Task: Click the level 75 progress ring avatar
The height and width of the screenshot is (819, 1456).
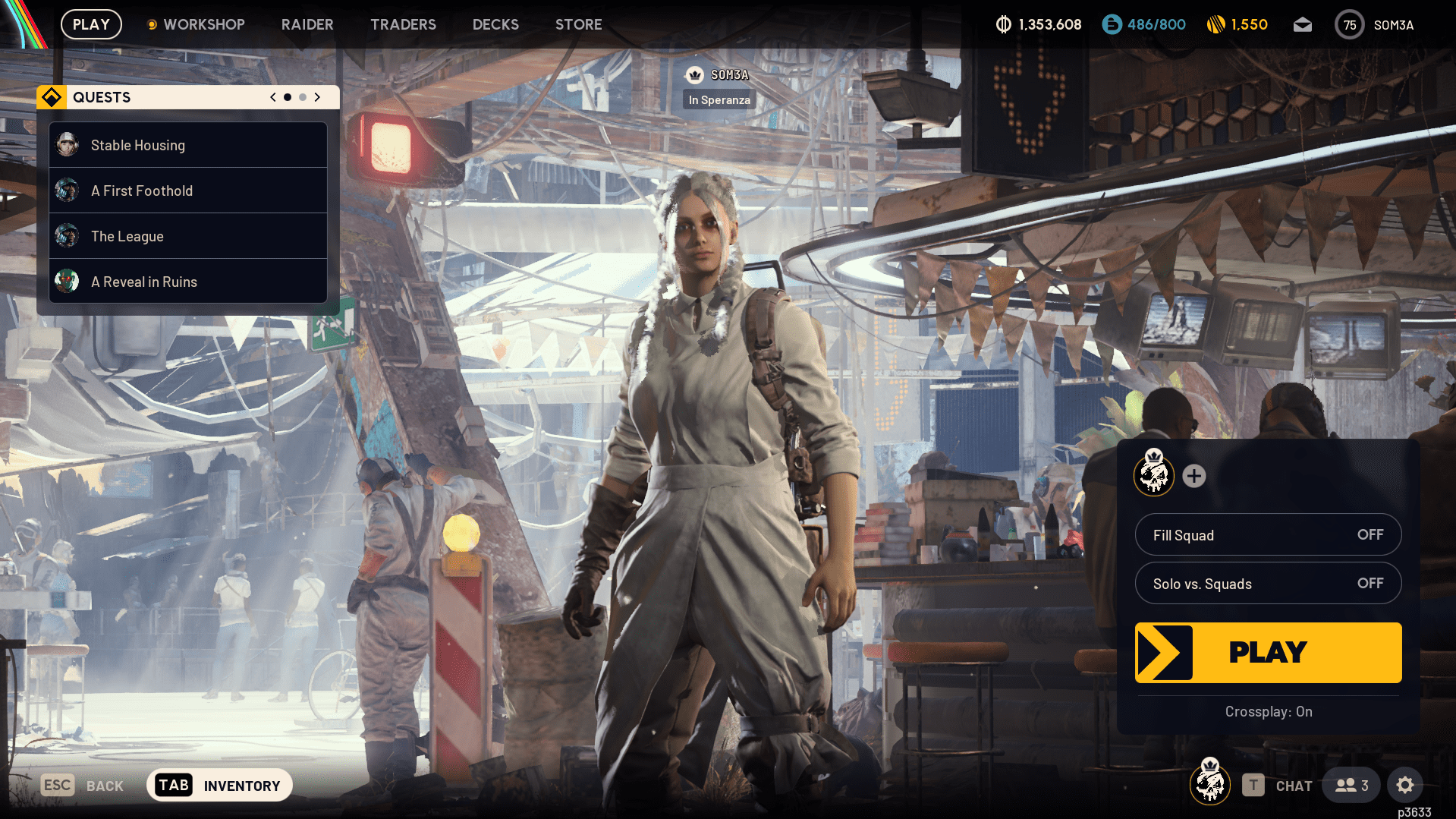Action: [x=1349, y=24]
